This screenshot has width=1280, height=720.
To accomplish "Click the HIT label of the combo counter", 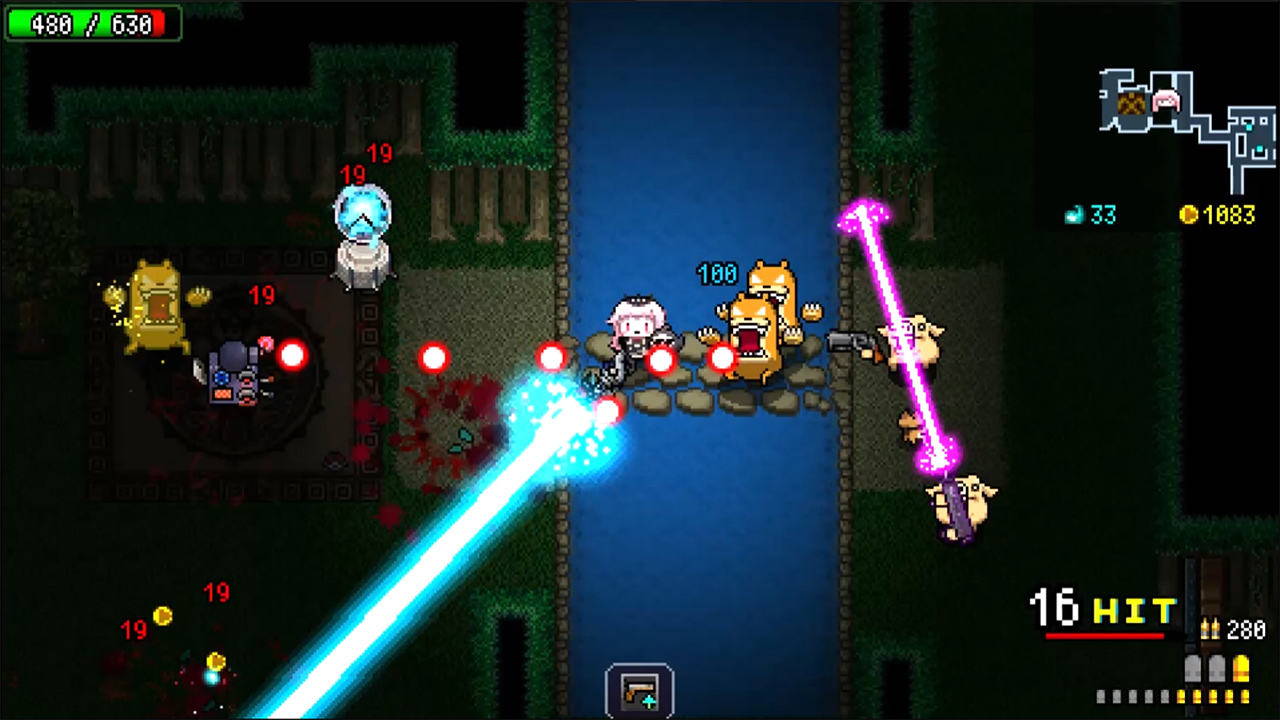I will click(1137, 608).
